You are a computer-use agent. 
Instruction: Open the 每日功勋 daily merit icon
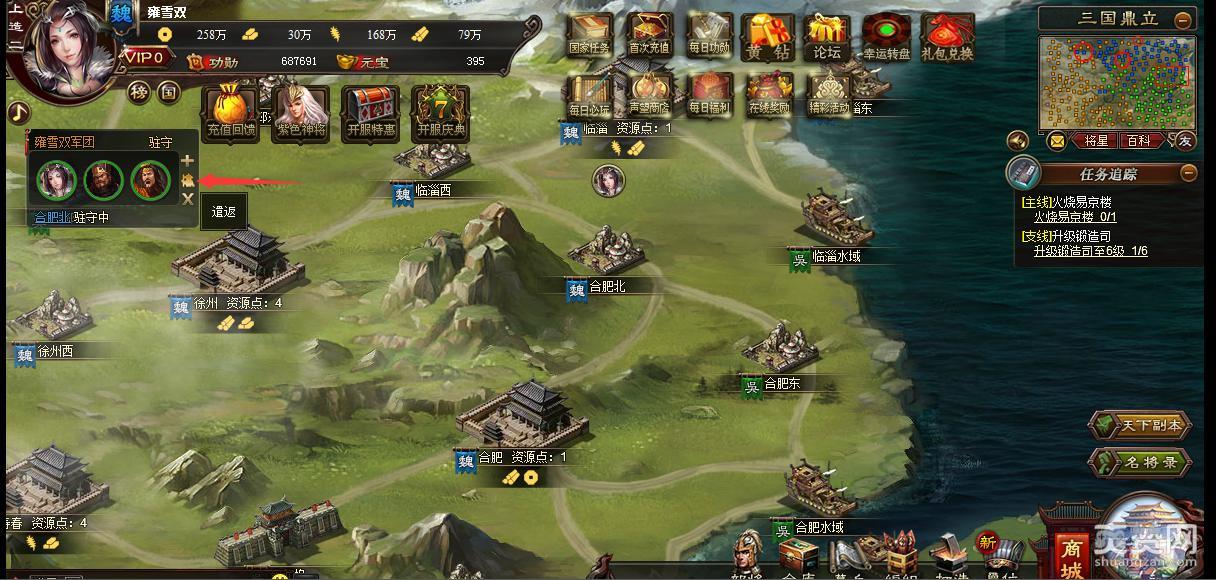tap(709, 34)
